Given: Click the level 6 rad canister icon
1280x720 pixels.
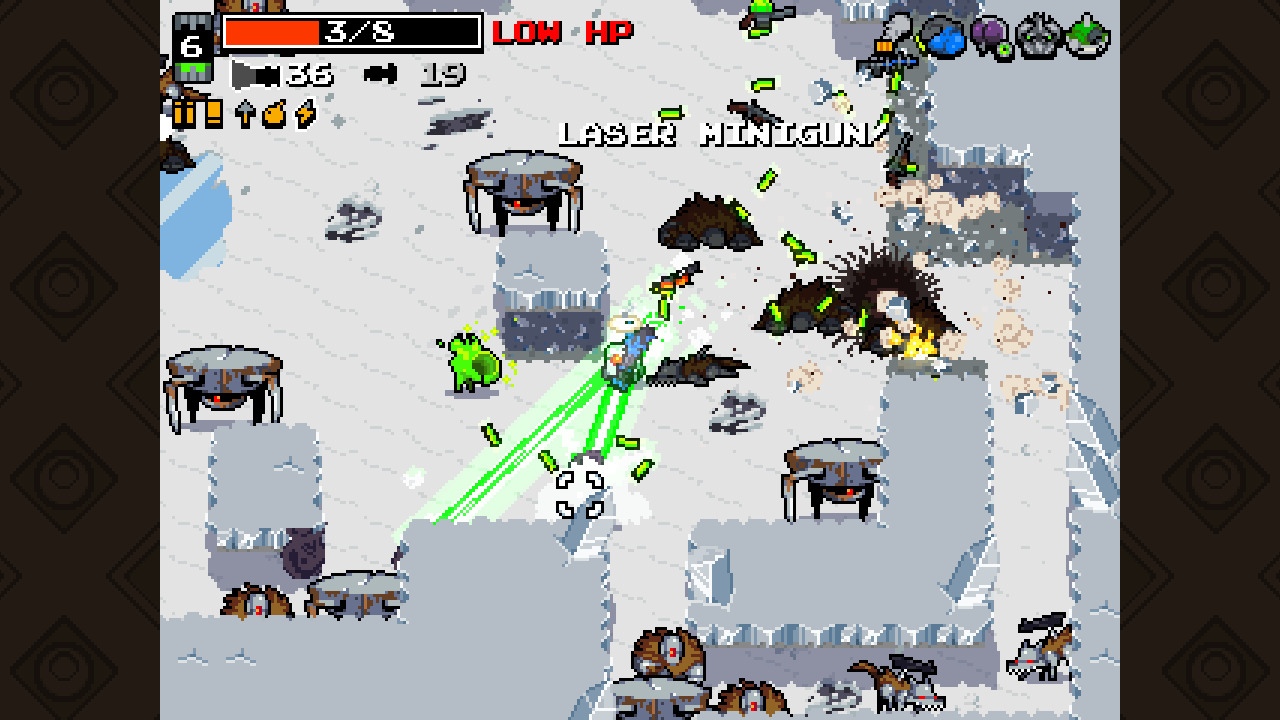Looking at the screenshot, I should click(193, 45).
